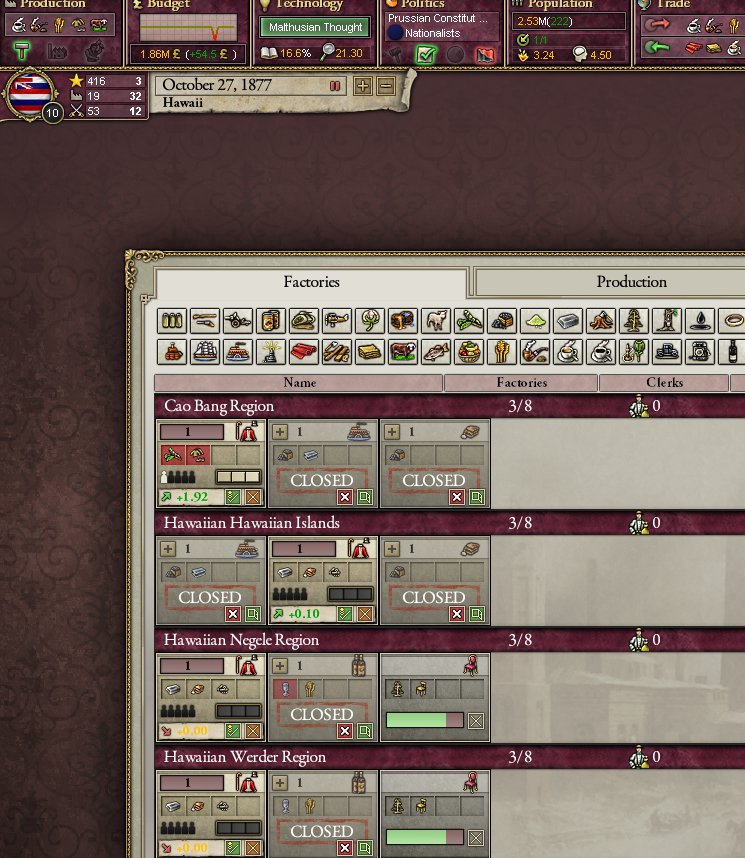Sort the list by Factories column
745x858 pixels.
[x=521, y=383]
